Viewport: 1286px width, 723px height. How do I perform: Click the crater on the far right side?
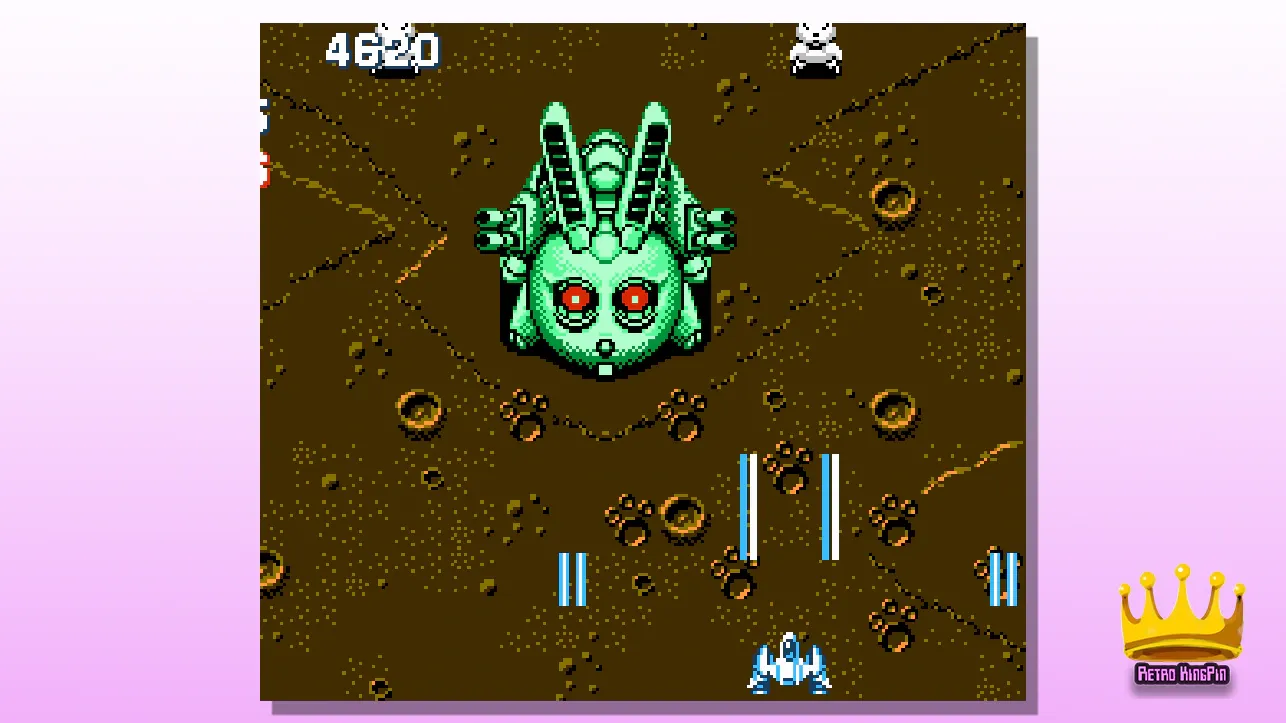click(893, 410)
